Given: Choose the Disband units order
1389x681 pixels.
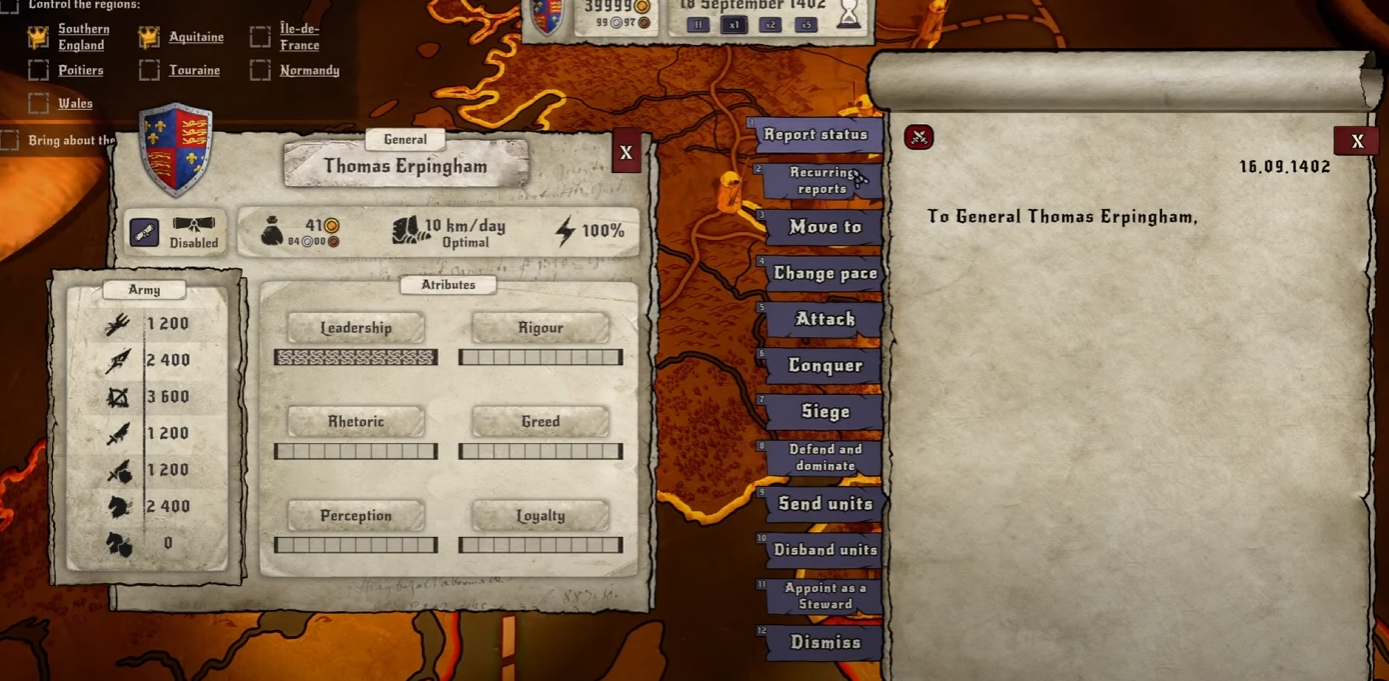Looking at the screenshot, I should pyautogui.click(x=824, y=550).
